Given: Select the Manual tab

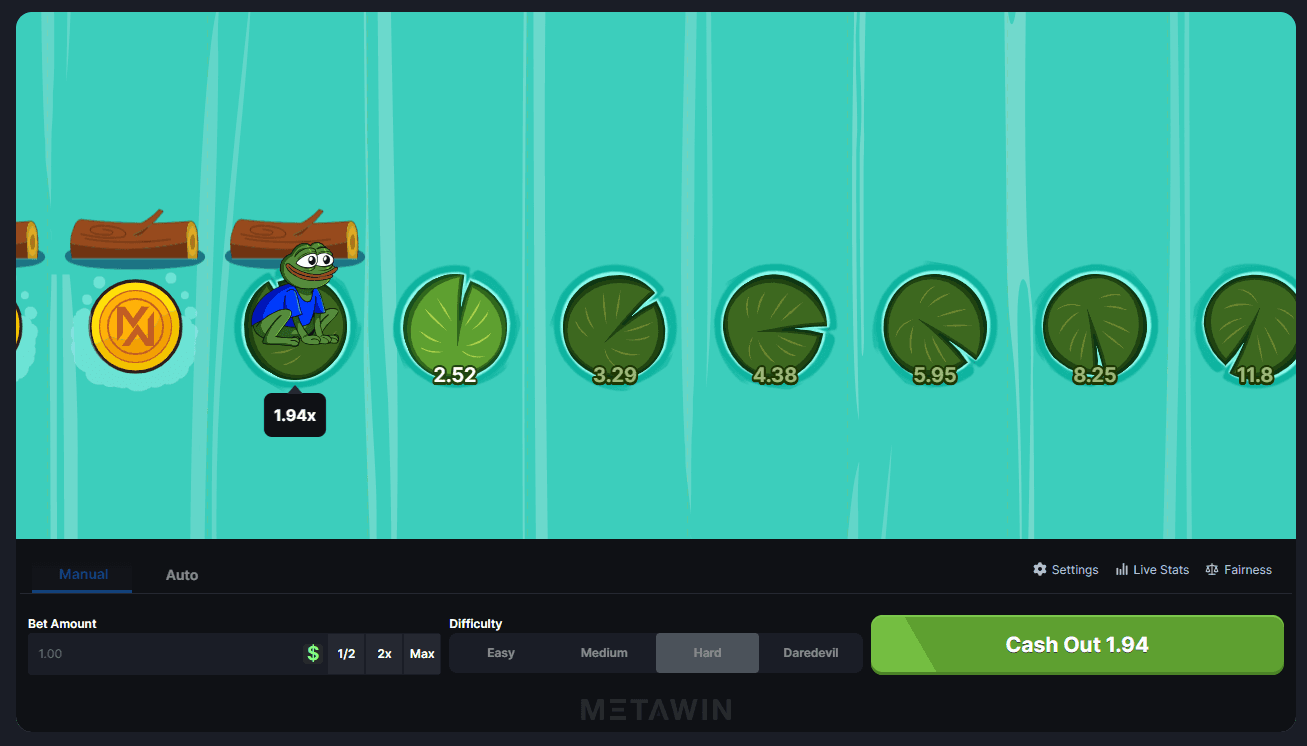Looking at the screenshot, I should tap(83, 574).
